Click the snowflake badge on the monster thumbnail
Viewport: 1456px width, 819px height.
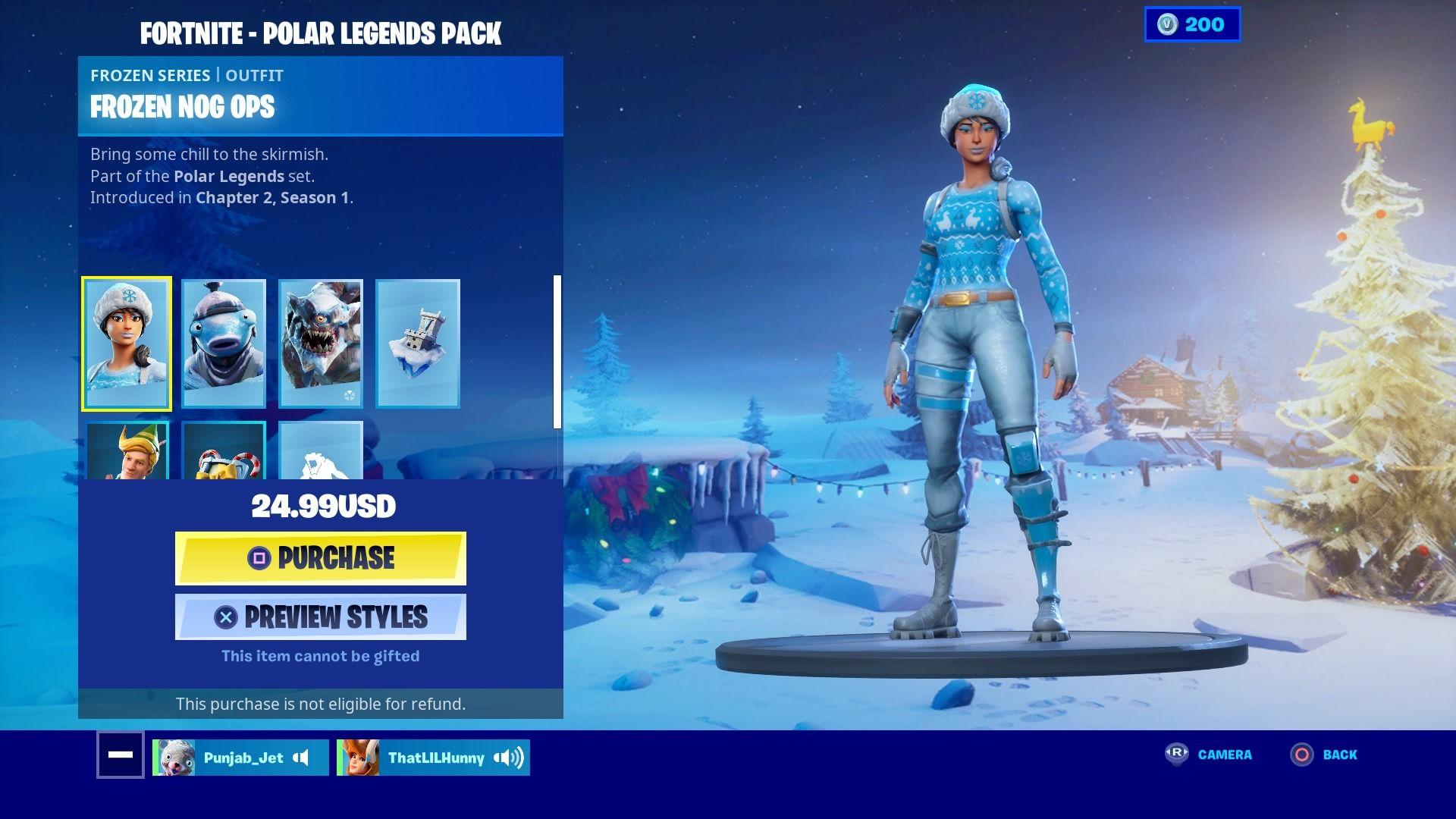(x=349, y=396)
